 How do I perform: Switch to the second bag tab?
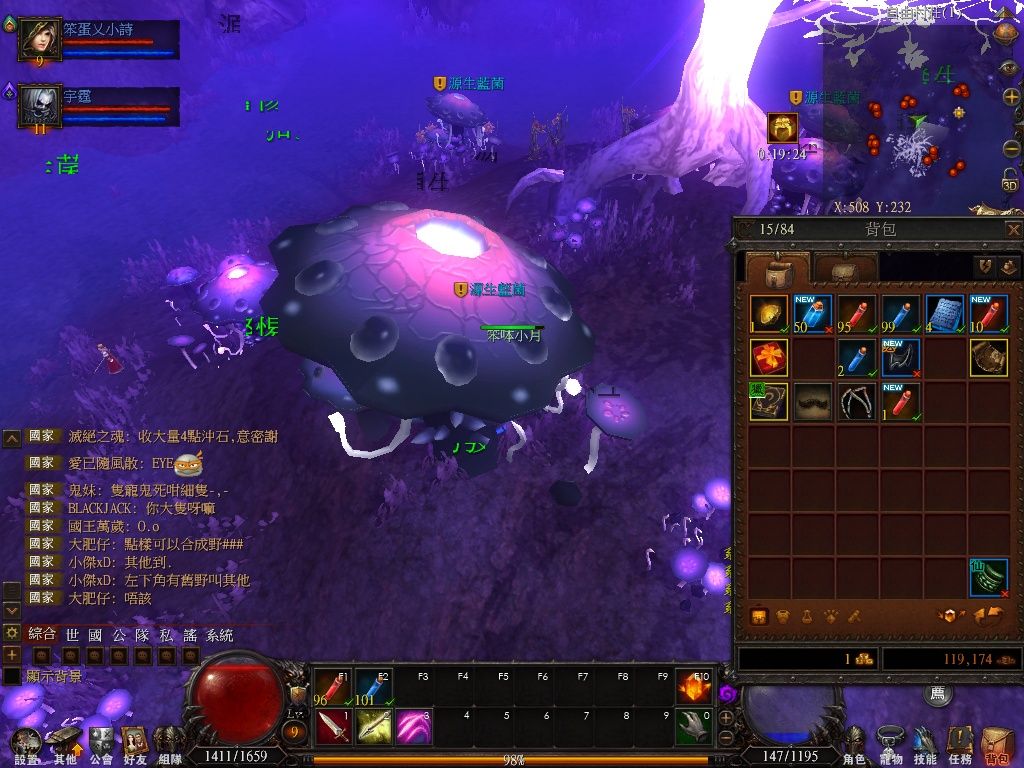[x=845, y=268]
